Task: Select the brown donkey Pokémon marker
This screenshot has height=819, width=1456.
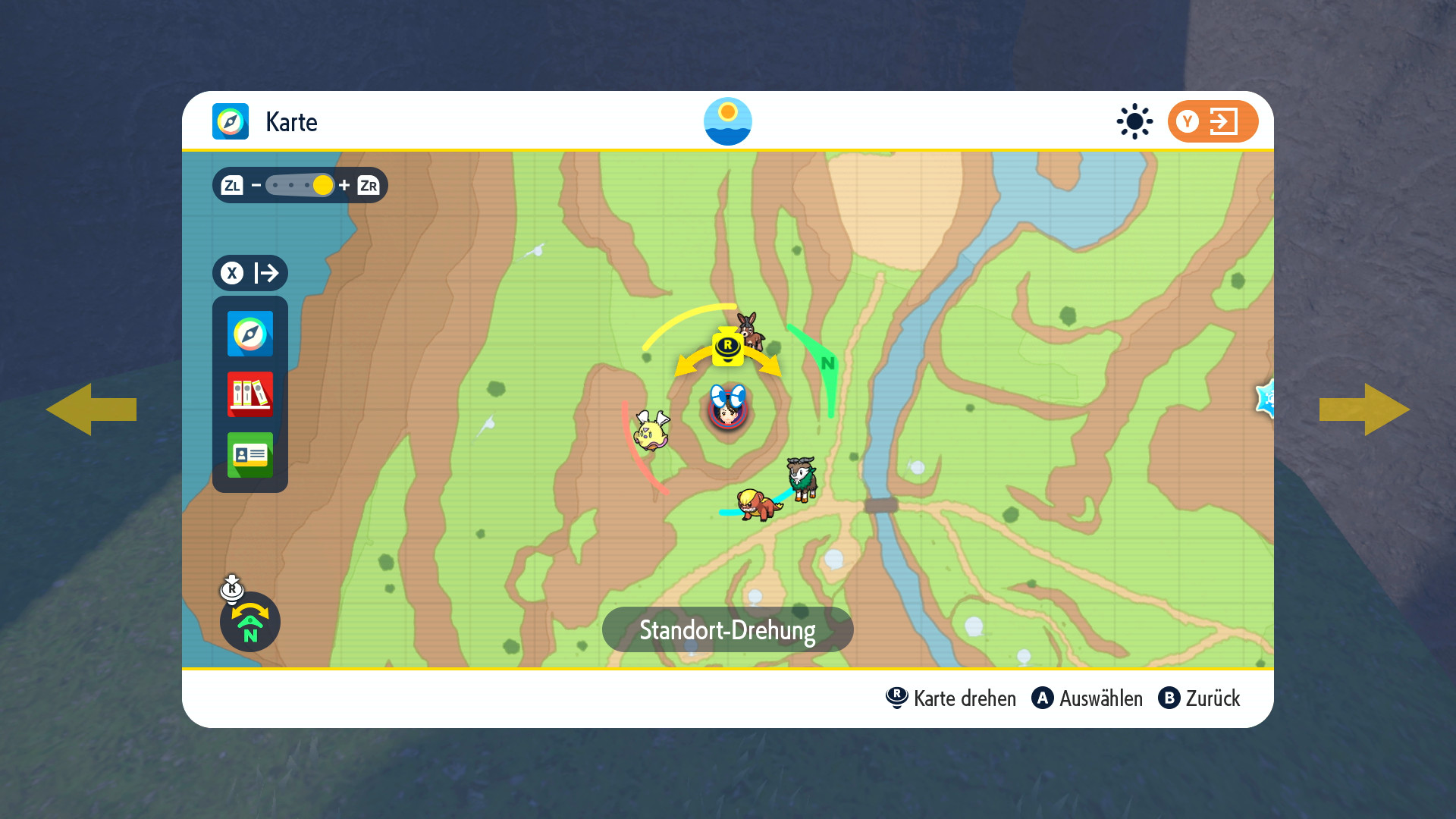Action: tap(749, 330)
